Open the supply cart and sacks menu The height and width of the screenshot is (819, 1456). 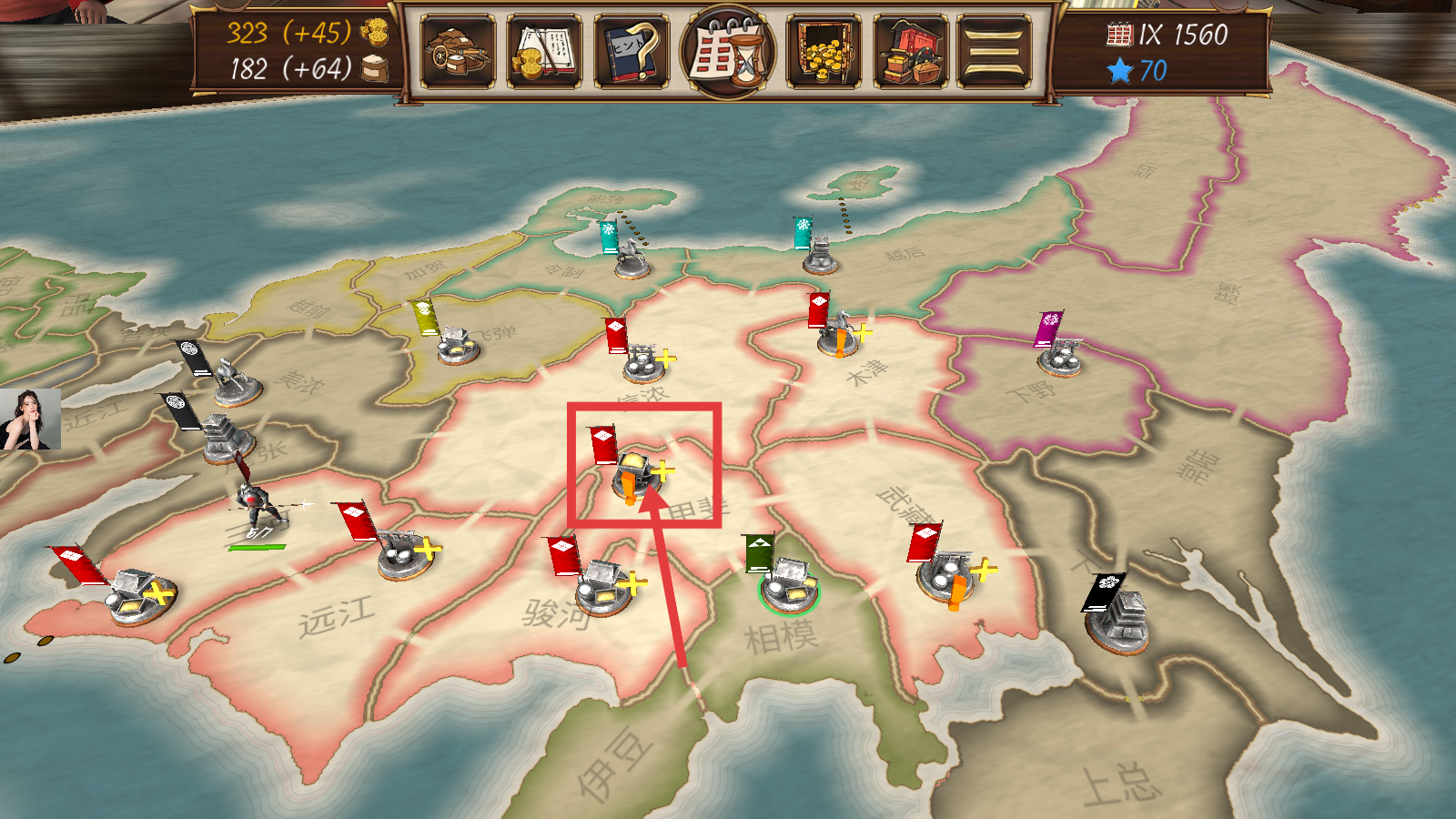(458, 52)
